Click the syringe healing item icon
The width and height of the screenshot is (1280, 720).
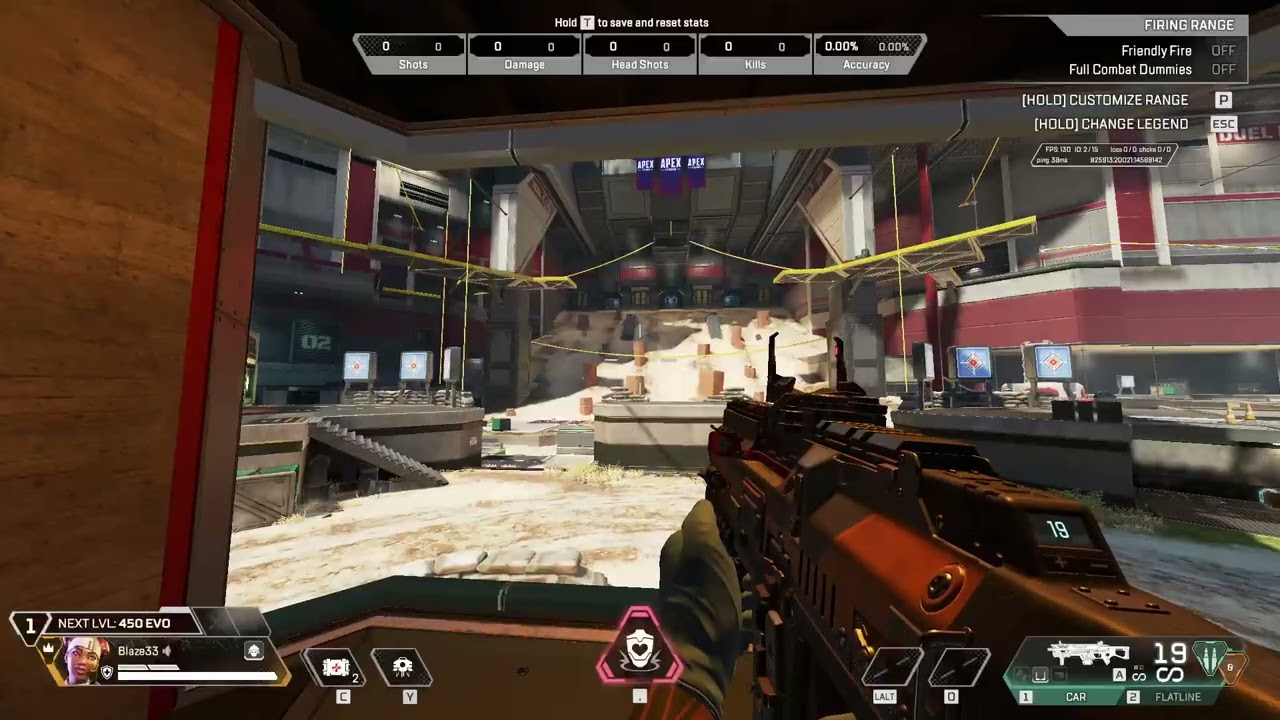(x=336, y=667)
